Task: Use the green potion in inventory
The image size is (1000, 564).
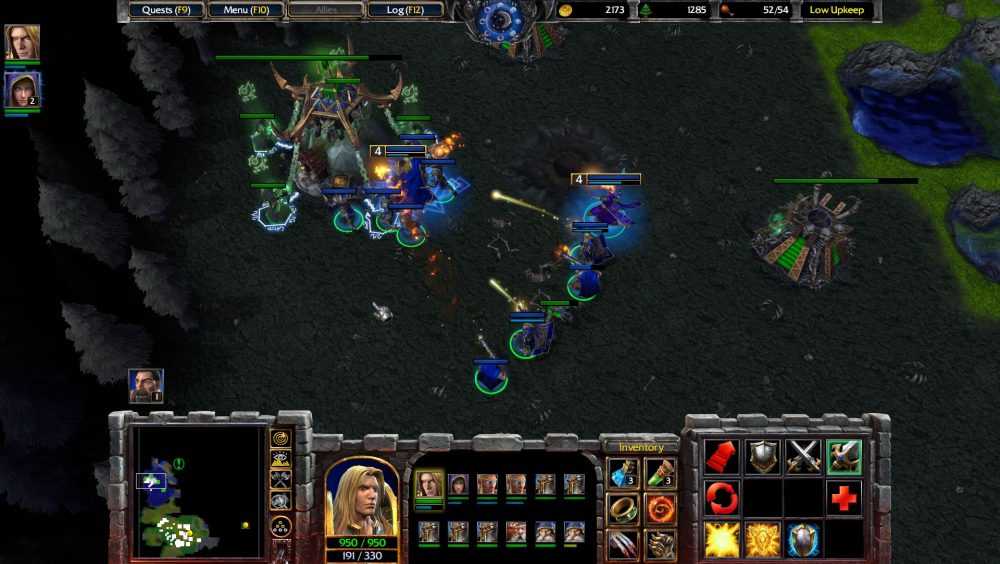Action: coord(660,472)
